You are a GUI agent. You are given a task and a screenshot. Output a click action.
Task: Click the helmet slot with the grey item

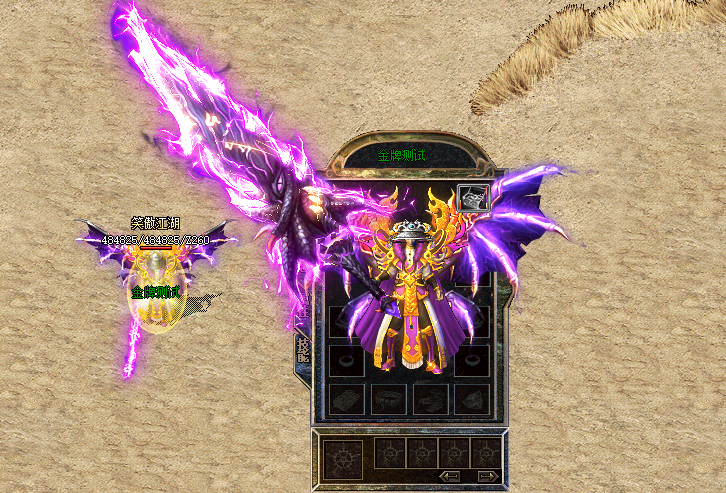coord(473,198)
